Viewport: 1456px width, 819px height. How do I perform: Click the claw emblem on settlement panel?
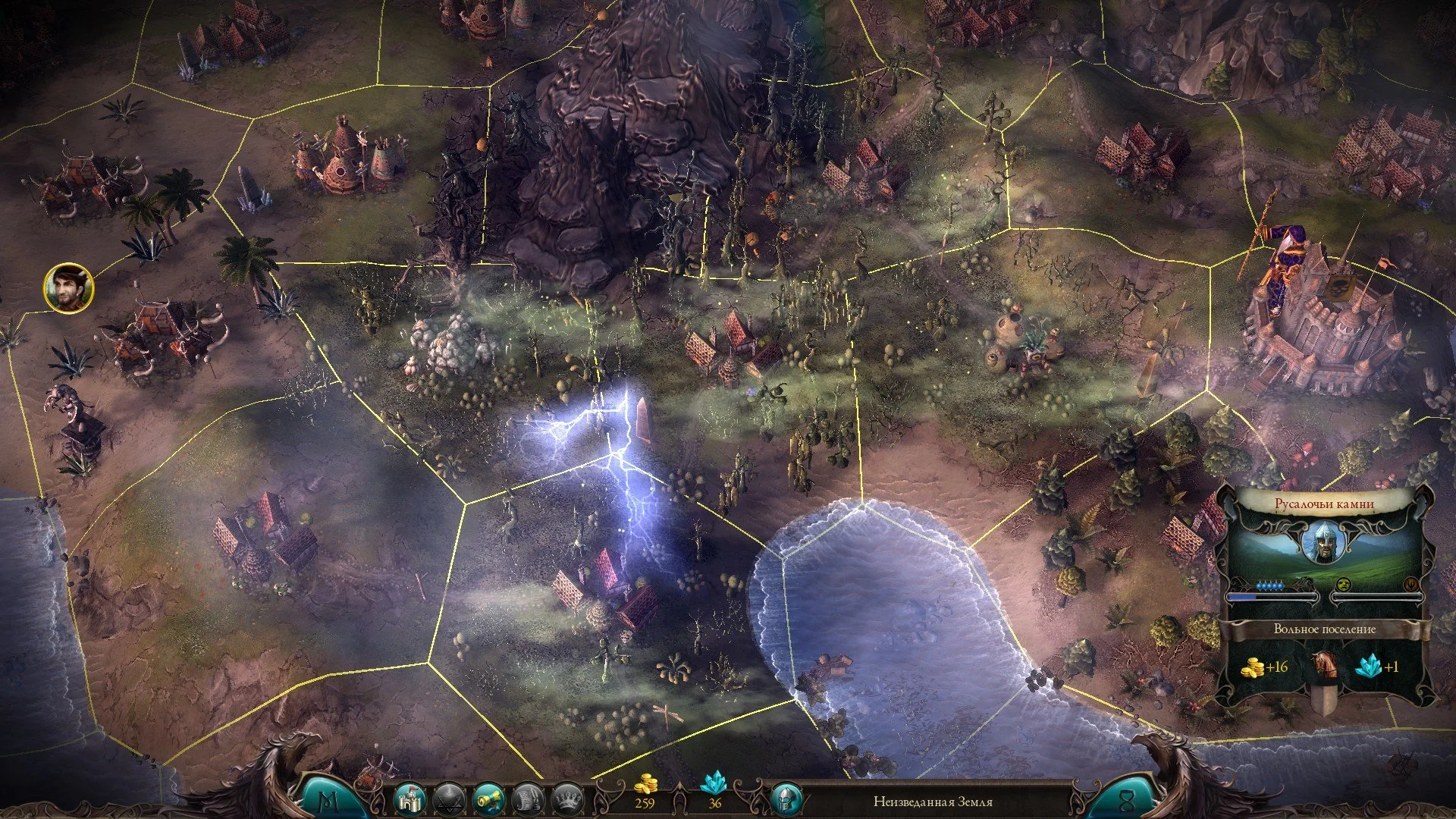pos(1411,584)
